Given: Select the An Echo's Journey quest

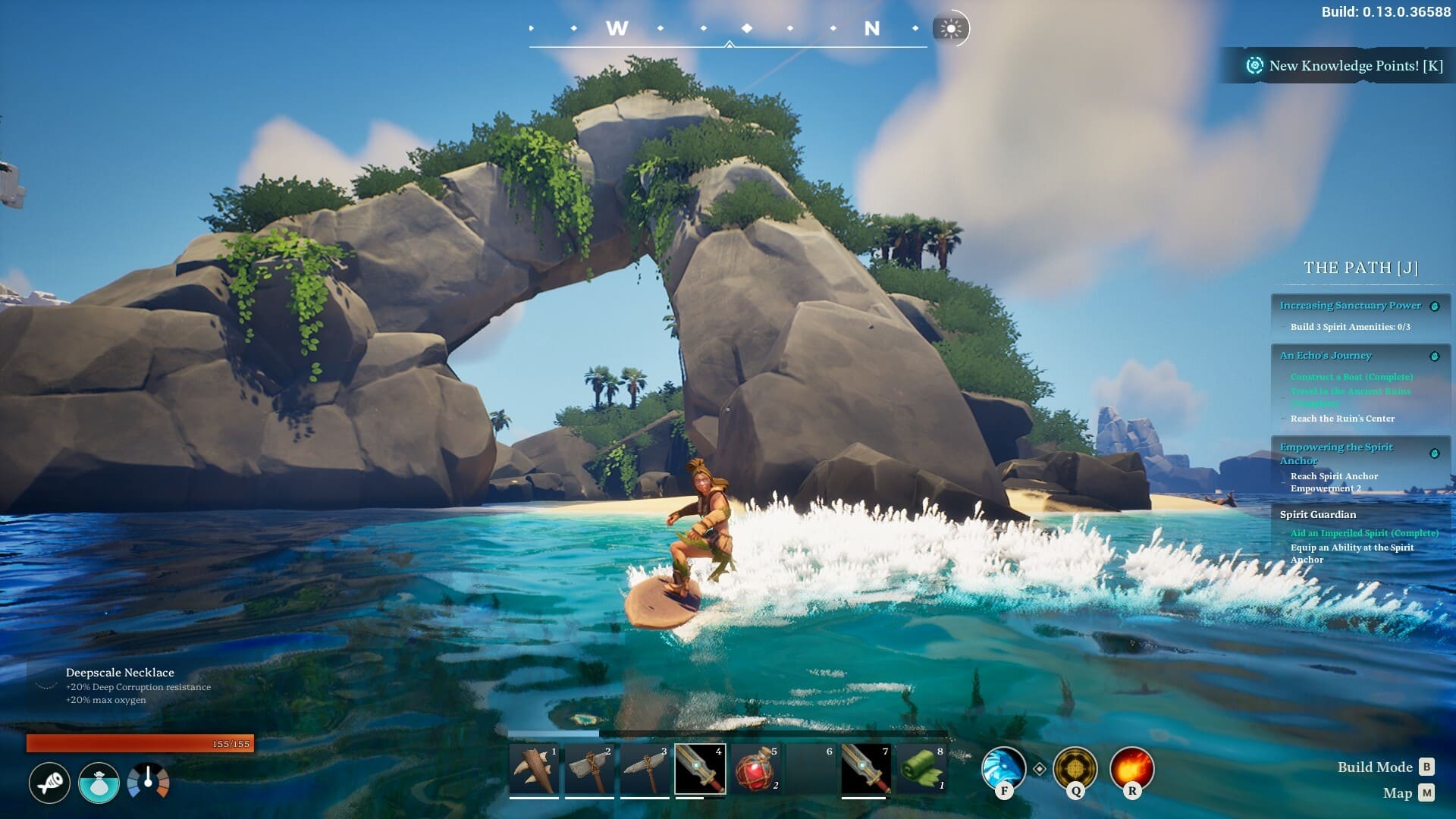Looking at the screenshot, I should coord(1326,356).
